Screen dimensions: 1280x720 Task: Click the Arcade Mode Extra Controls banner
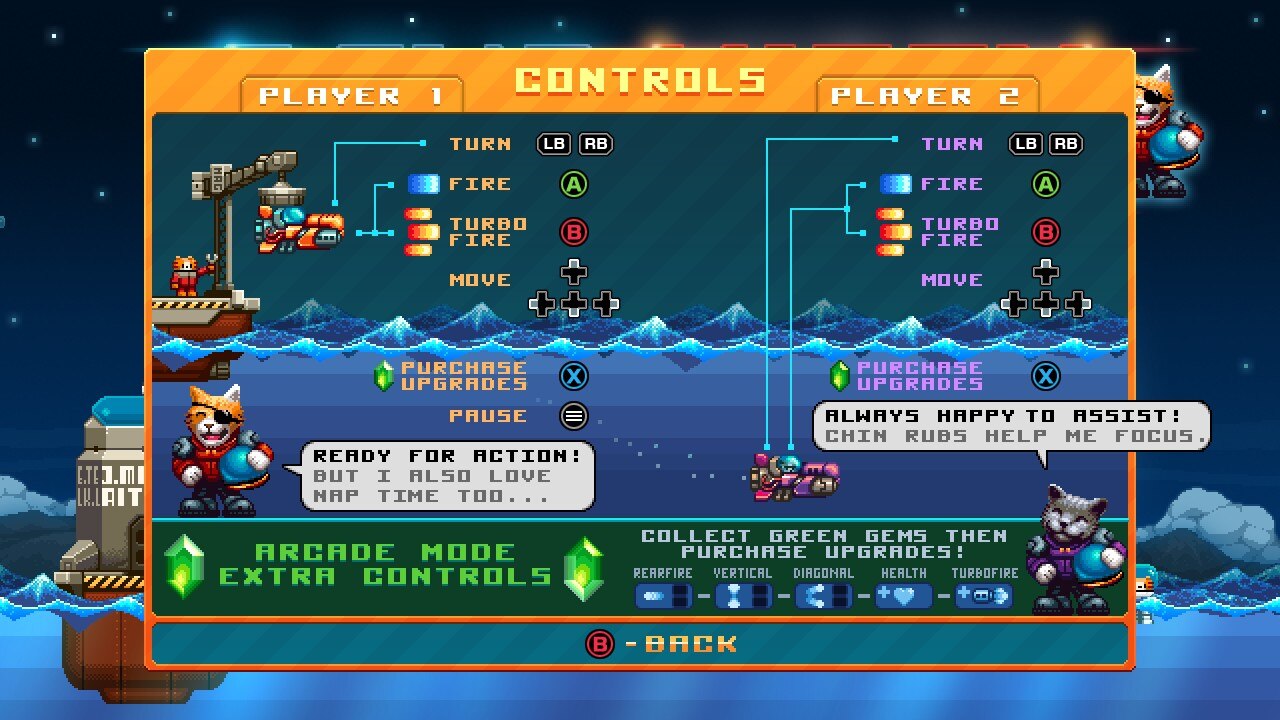[x=385, y=565]
